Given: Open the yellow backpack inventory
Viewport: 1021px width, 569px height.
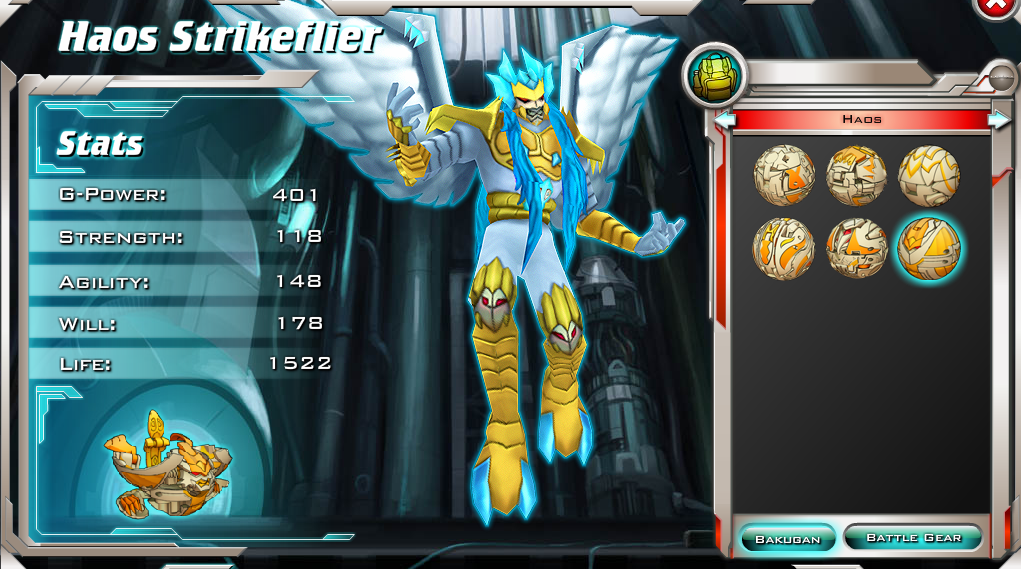Looking at the screenshot, I should coord(712,77).
